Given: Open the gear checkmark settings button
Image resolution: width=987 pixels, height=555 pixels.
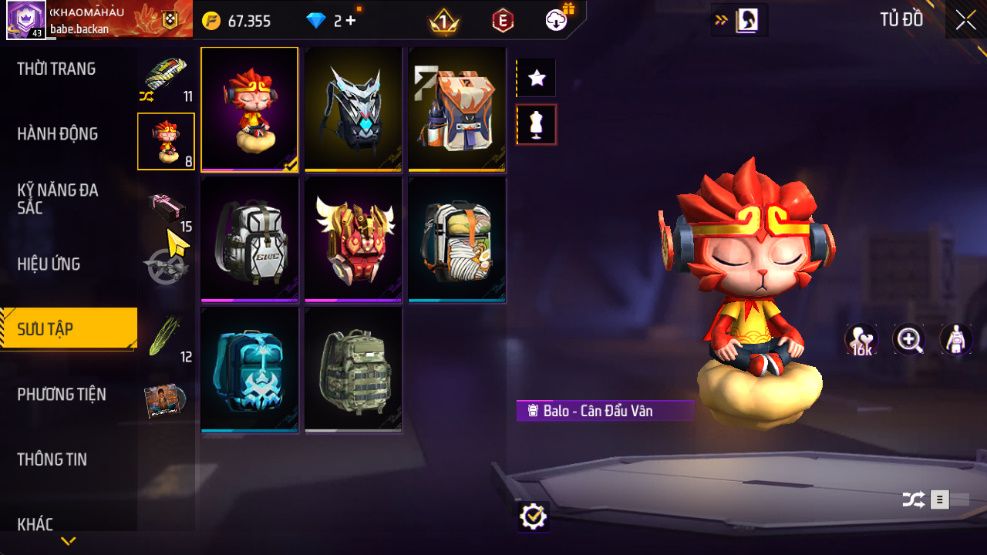Looking at the screenshot, I should click(x=534, y=516).
